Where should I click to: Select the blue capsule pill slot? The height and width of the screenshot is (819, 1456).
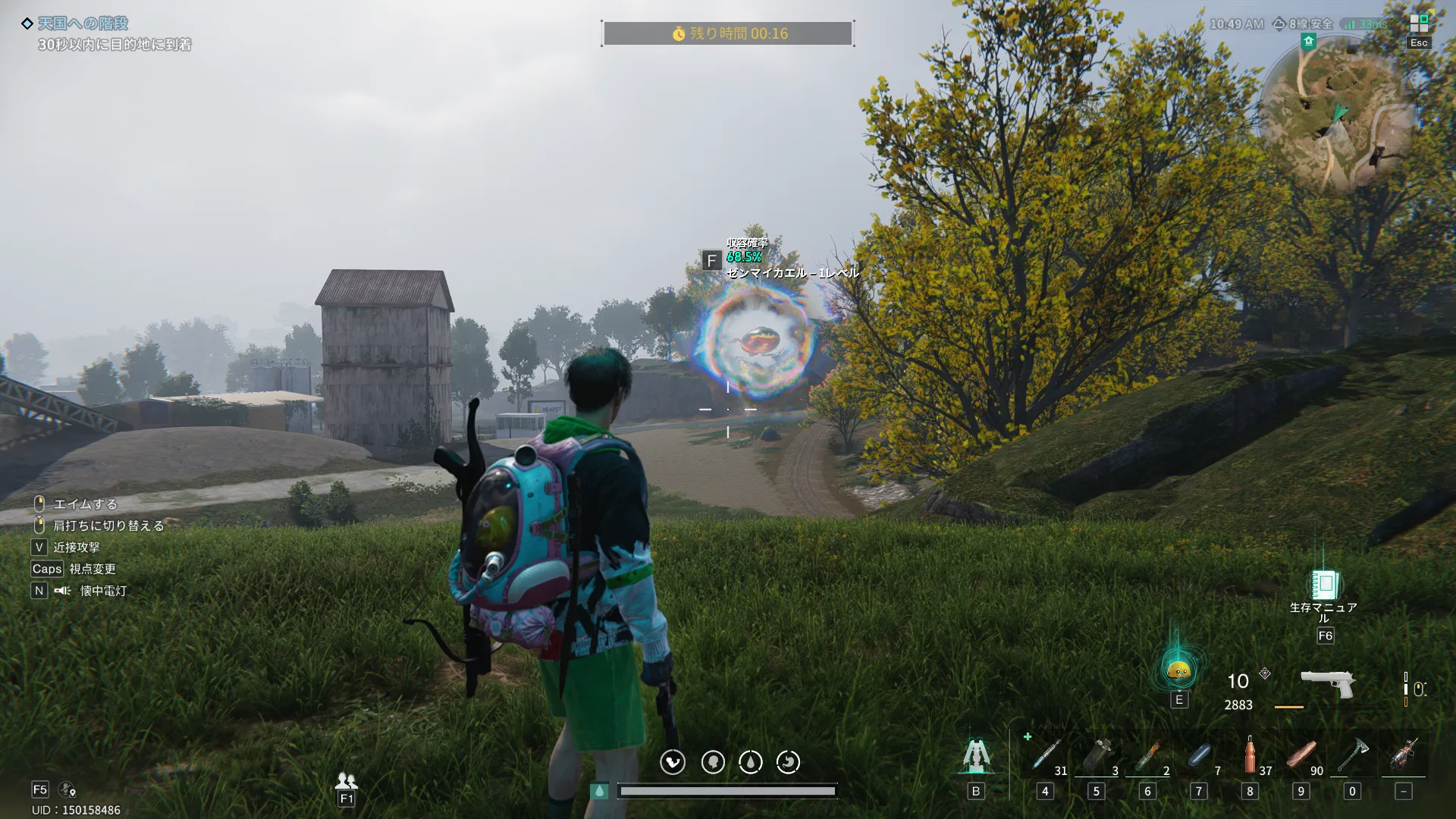[1199, 756]
